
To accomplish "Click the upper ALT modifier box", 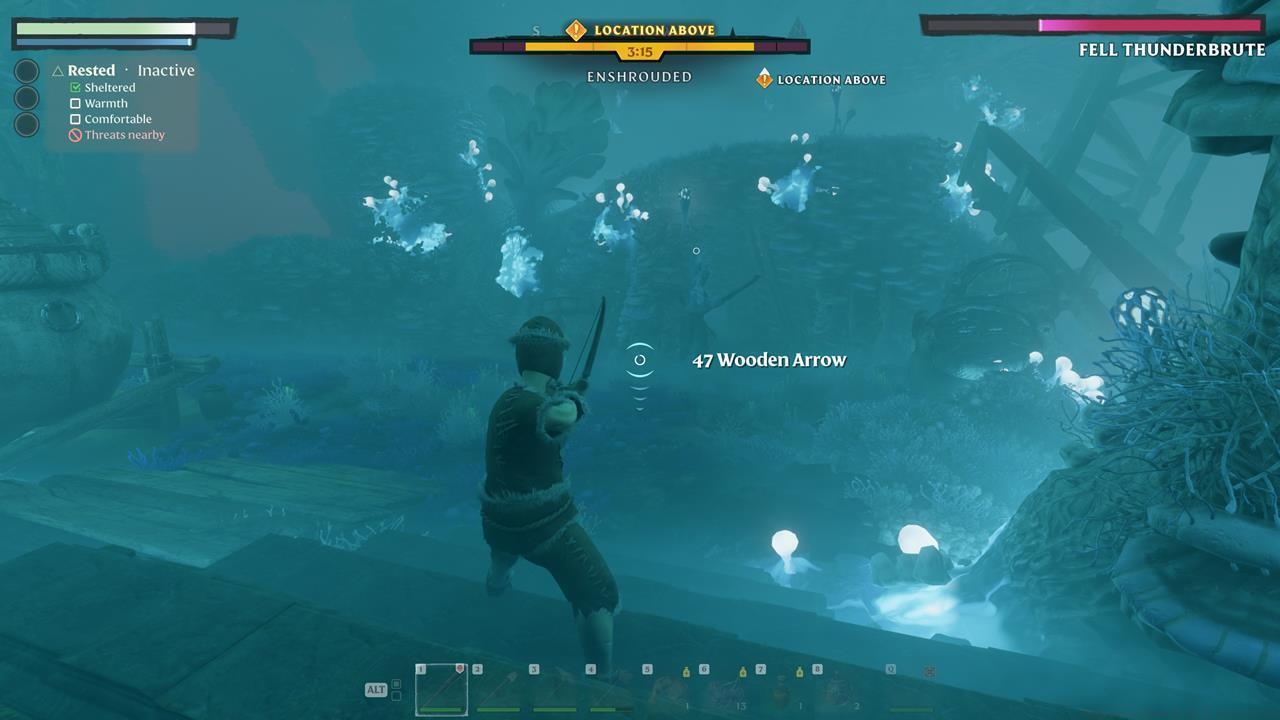I will pos(396,682).
